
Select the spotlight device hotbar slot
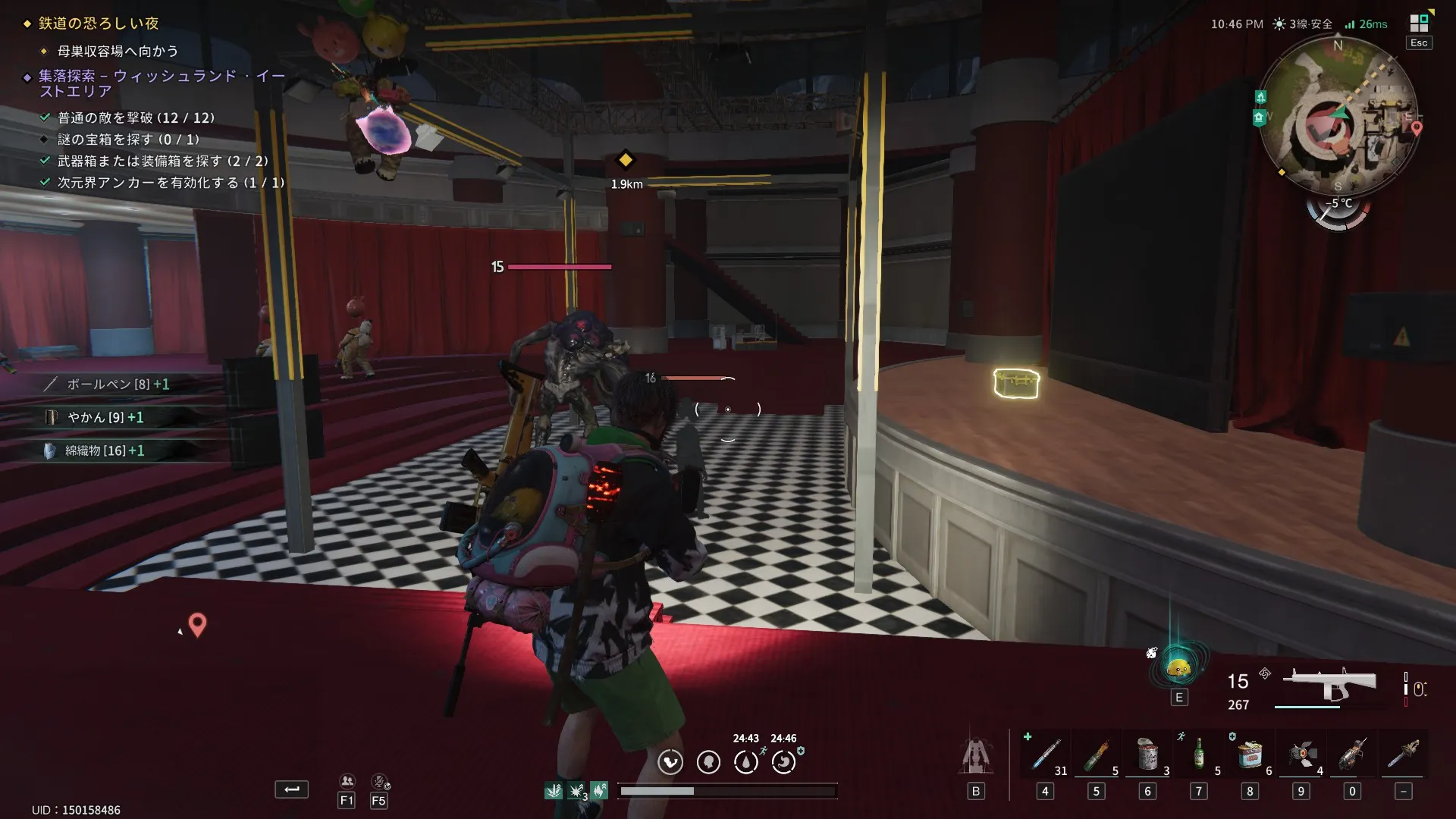click(1301, 755)
